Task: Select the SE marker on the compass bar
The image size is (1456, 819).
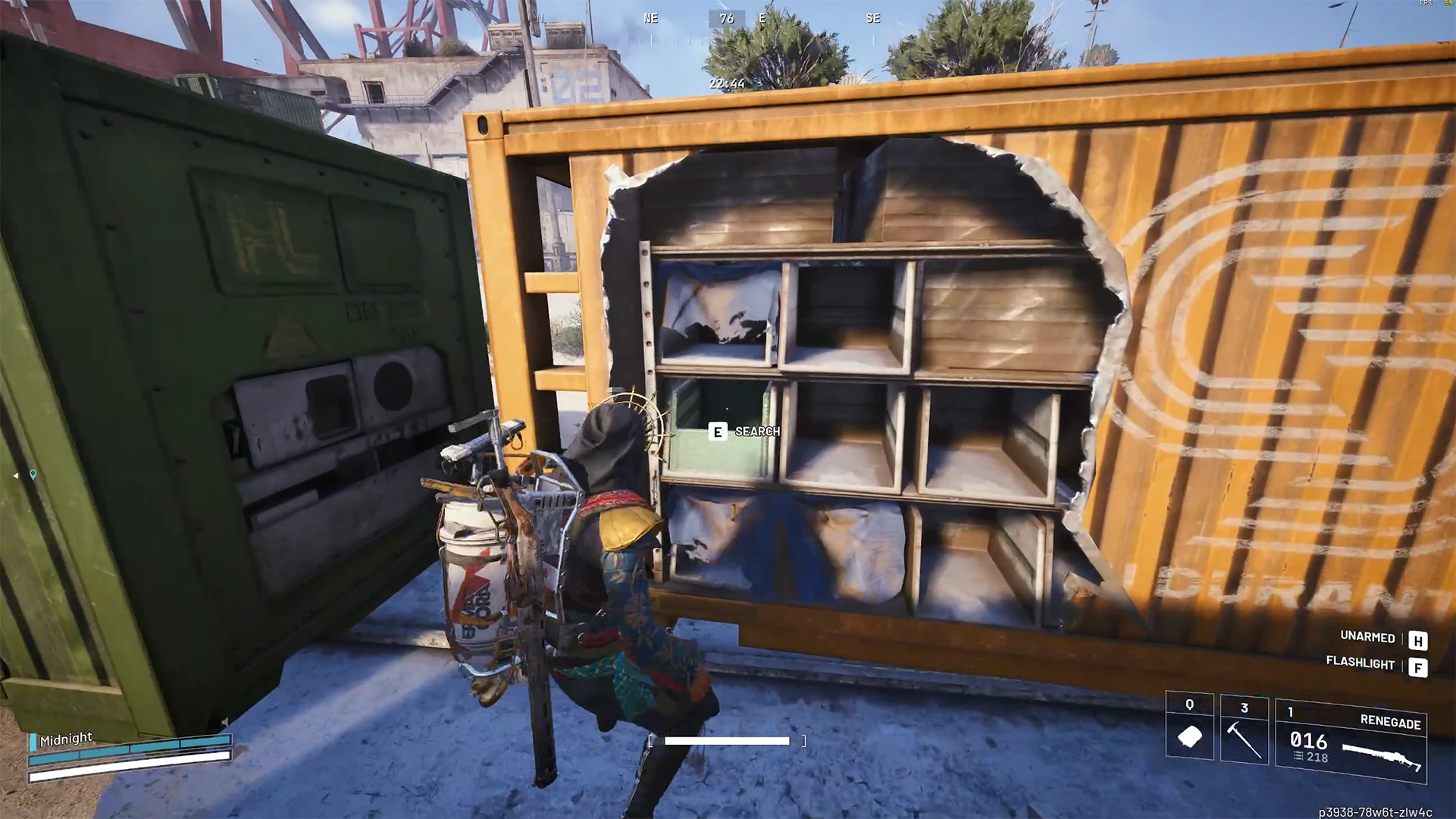Action: [872, 17]
